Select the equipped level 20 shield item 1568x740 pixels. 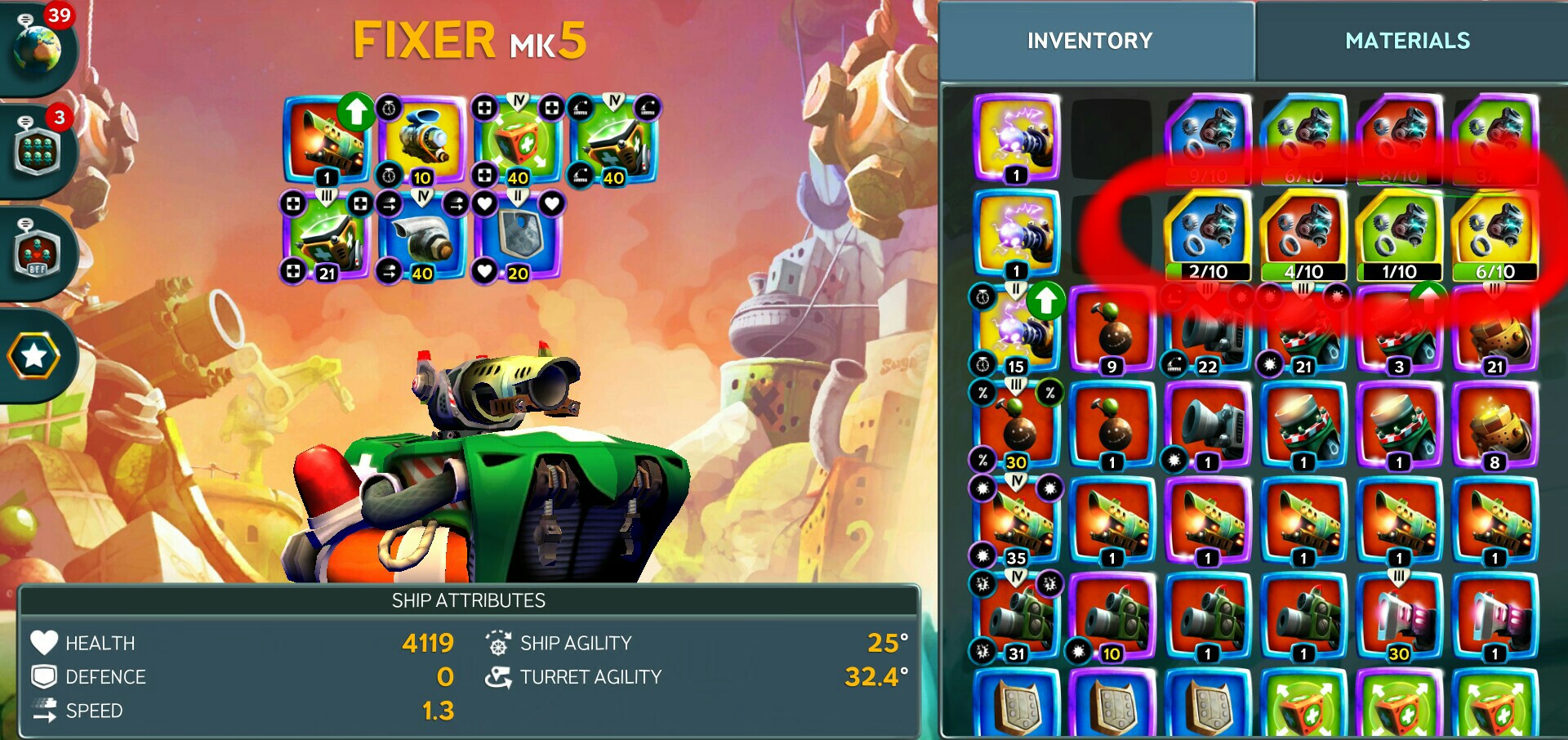517,237
